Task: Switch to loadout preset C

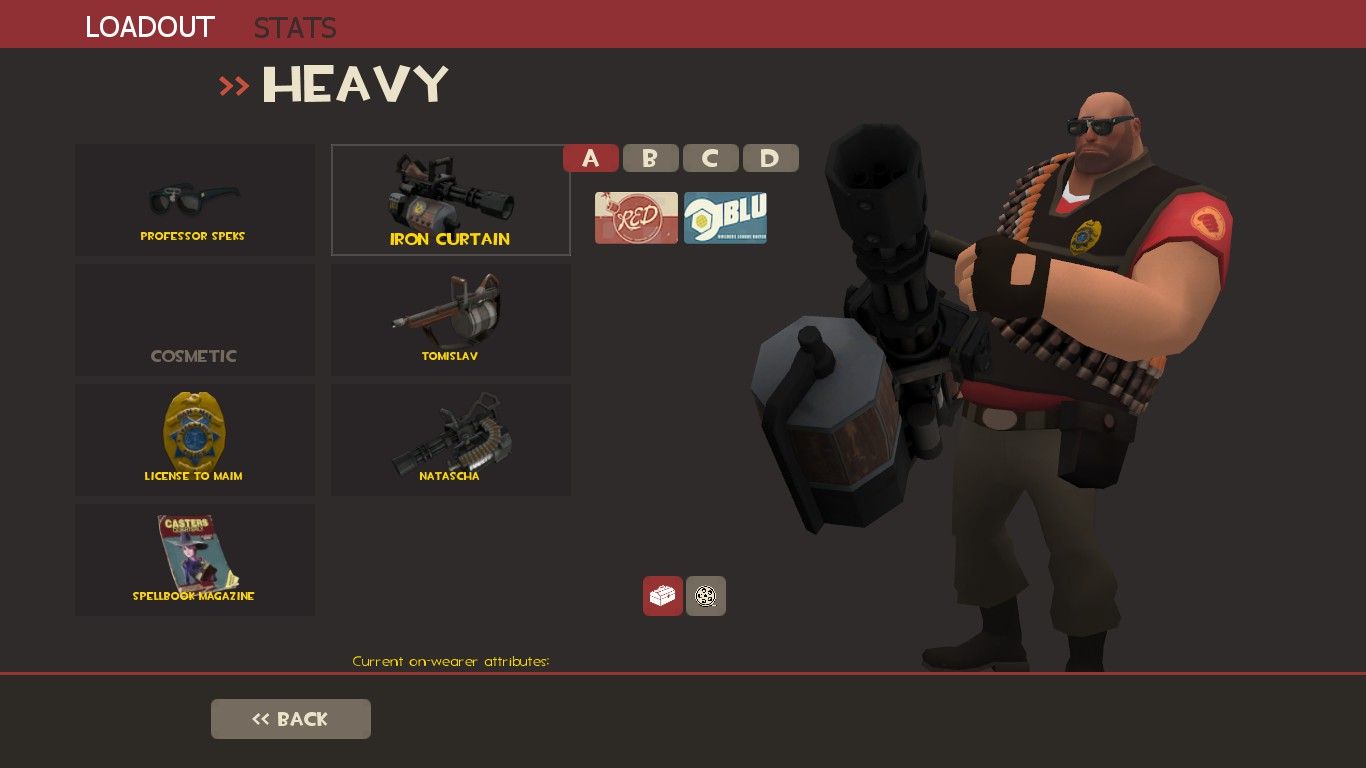Action: coord(710,157)
